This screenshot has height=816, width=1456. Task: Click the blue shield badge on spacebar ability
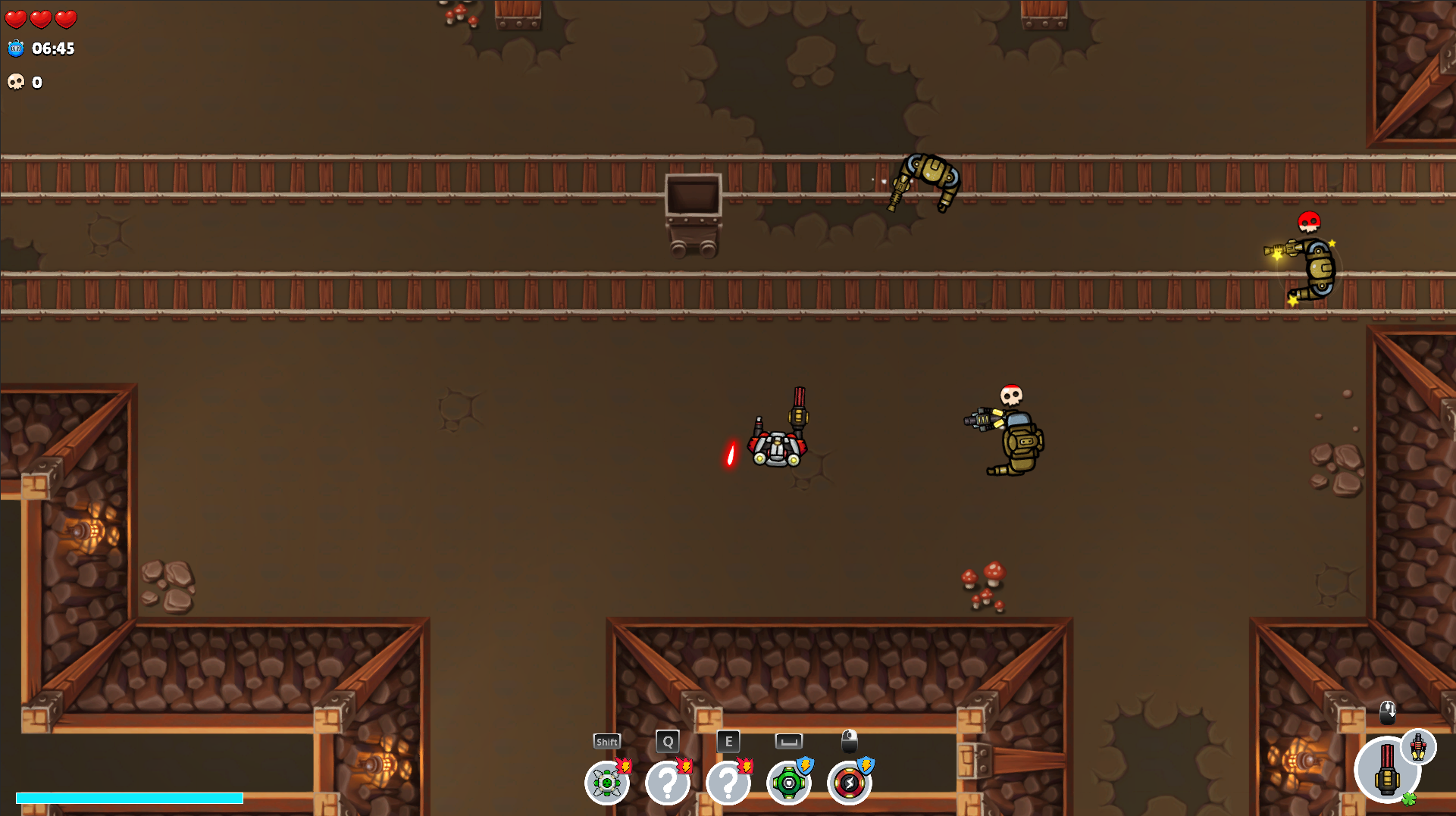click(805, 764)
